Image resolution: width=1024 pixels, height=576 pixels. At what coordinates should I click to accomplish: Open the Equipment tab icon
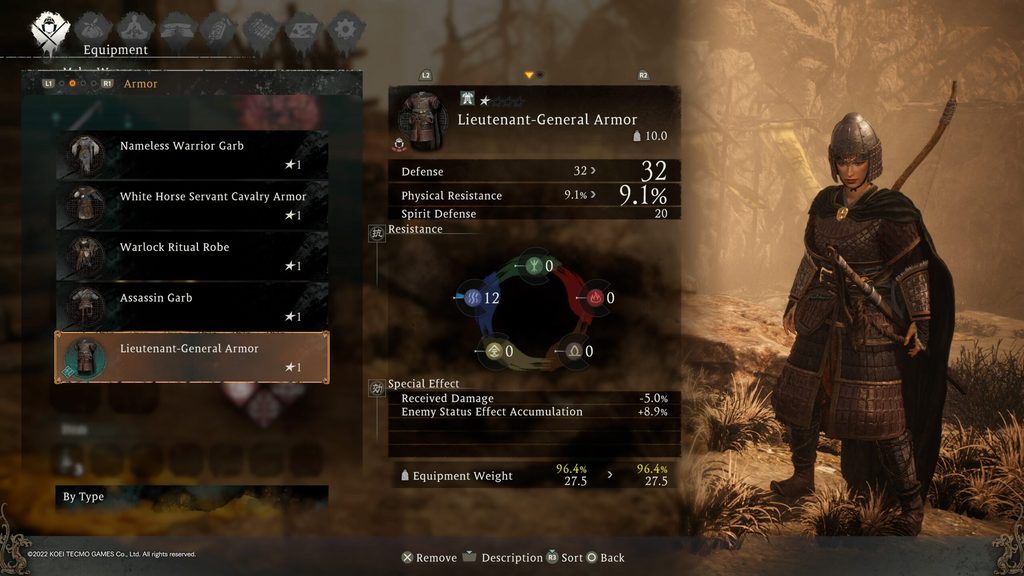click(x=47, y=30)
